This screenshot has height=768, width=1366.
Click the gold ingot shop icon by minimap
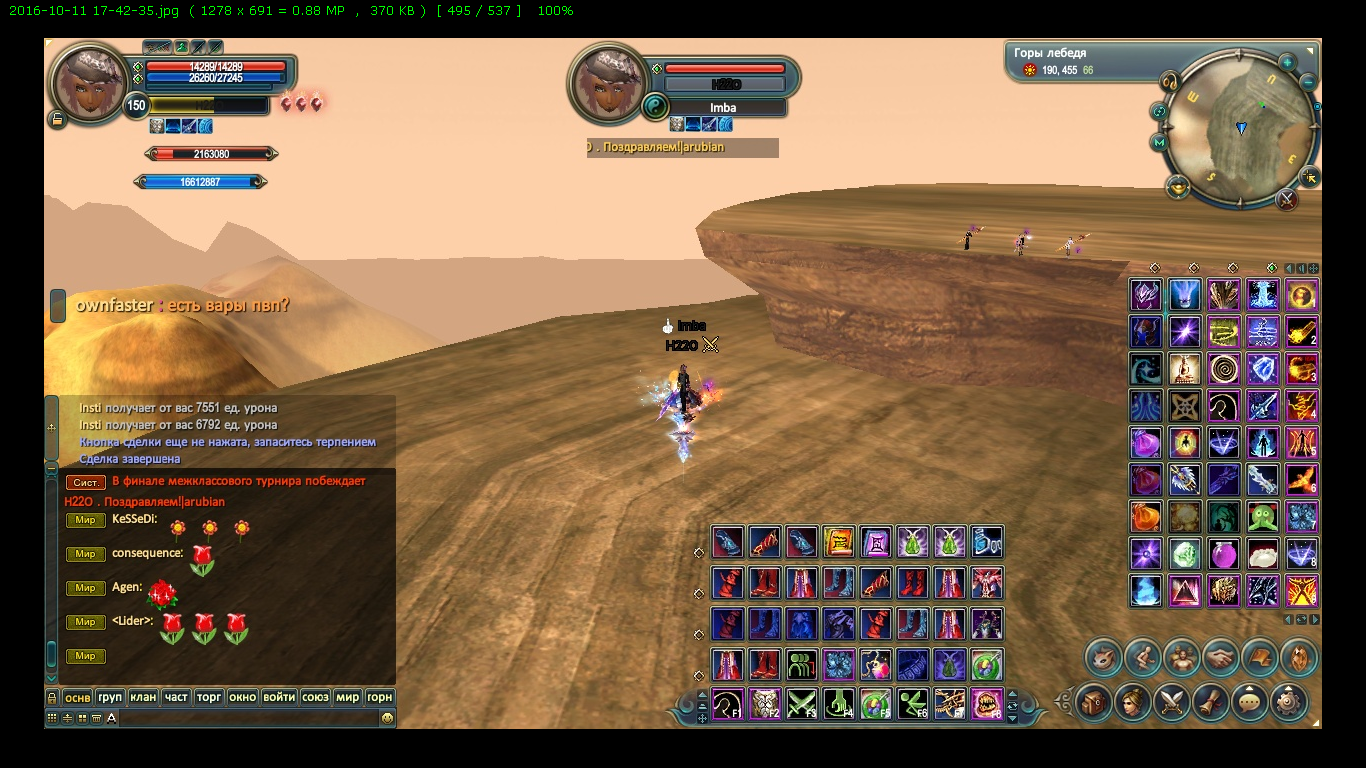pos(1179,187)
